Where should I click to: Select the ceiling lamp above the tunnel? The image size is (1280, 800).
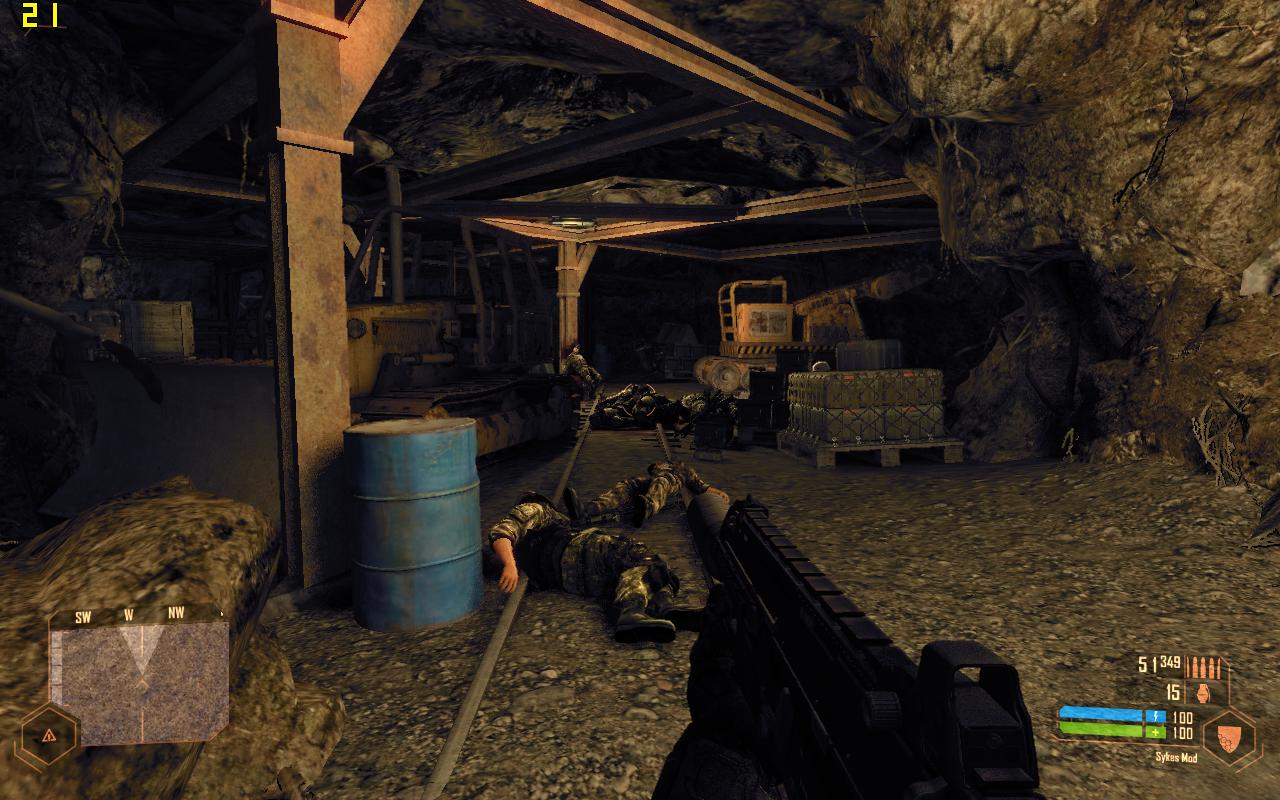[574, 222]
